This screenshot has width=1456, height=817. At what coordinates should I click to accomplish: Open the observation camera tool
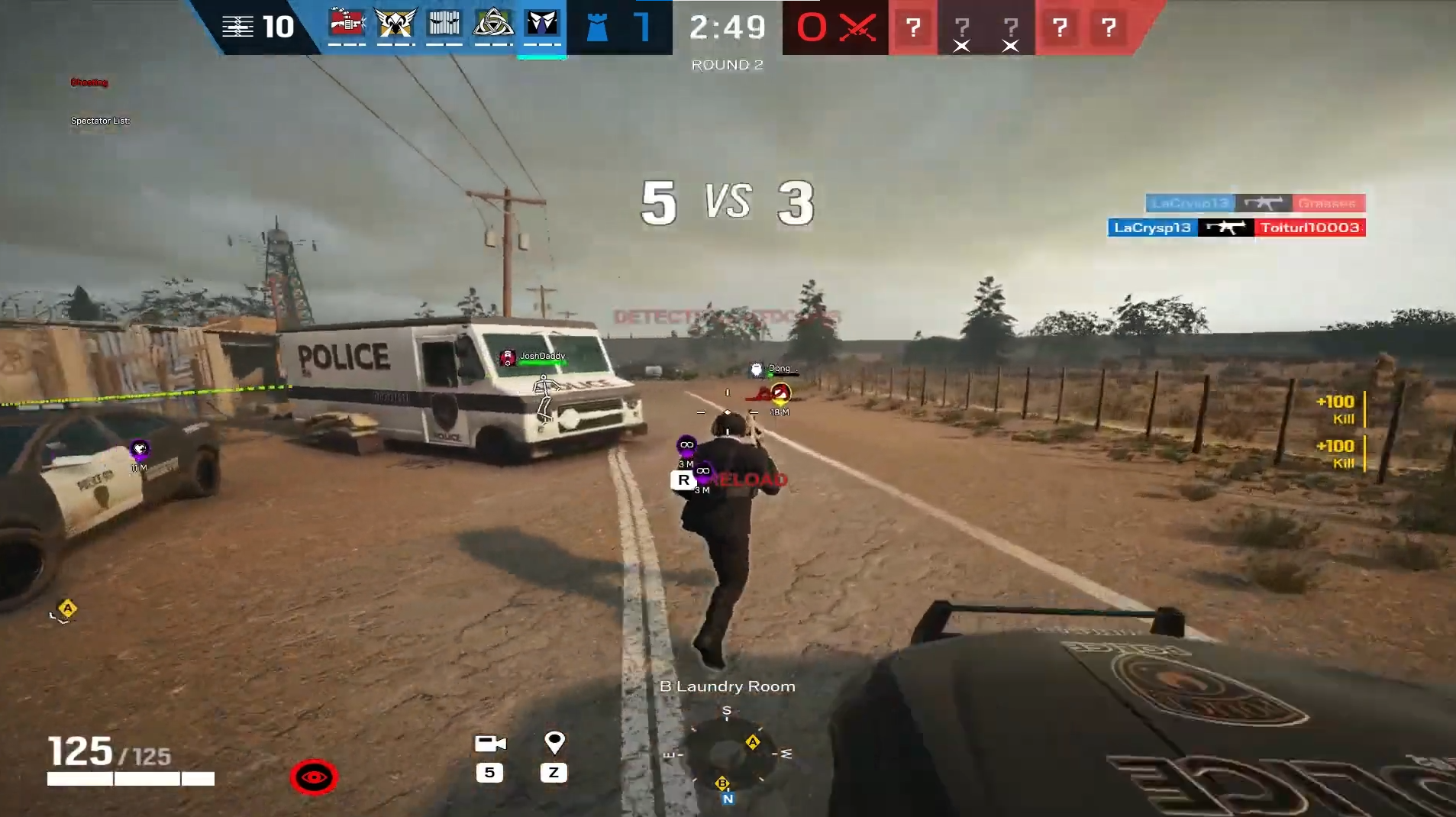click(490, 744)
